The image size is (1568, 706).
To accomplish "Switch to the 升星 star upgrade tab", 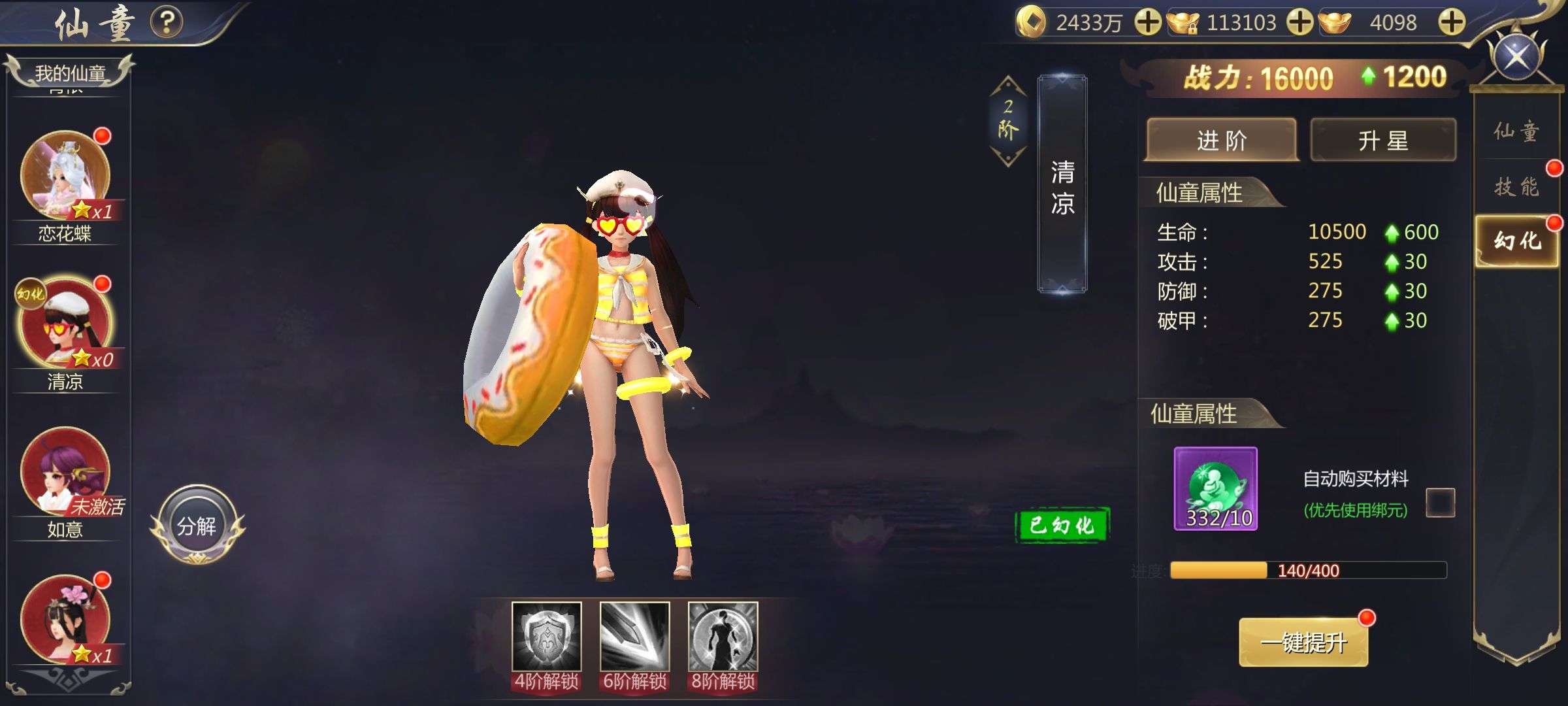I will [1383, 140].
